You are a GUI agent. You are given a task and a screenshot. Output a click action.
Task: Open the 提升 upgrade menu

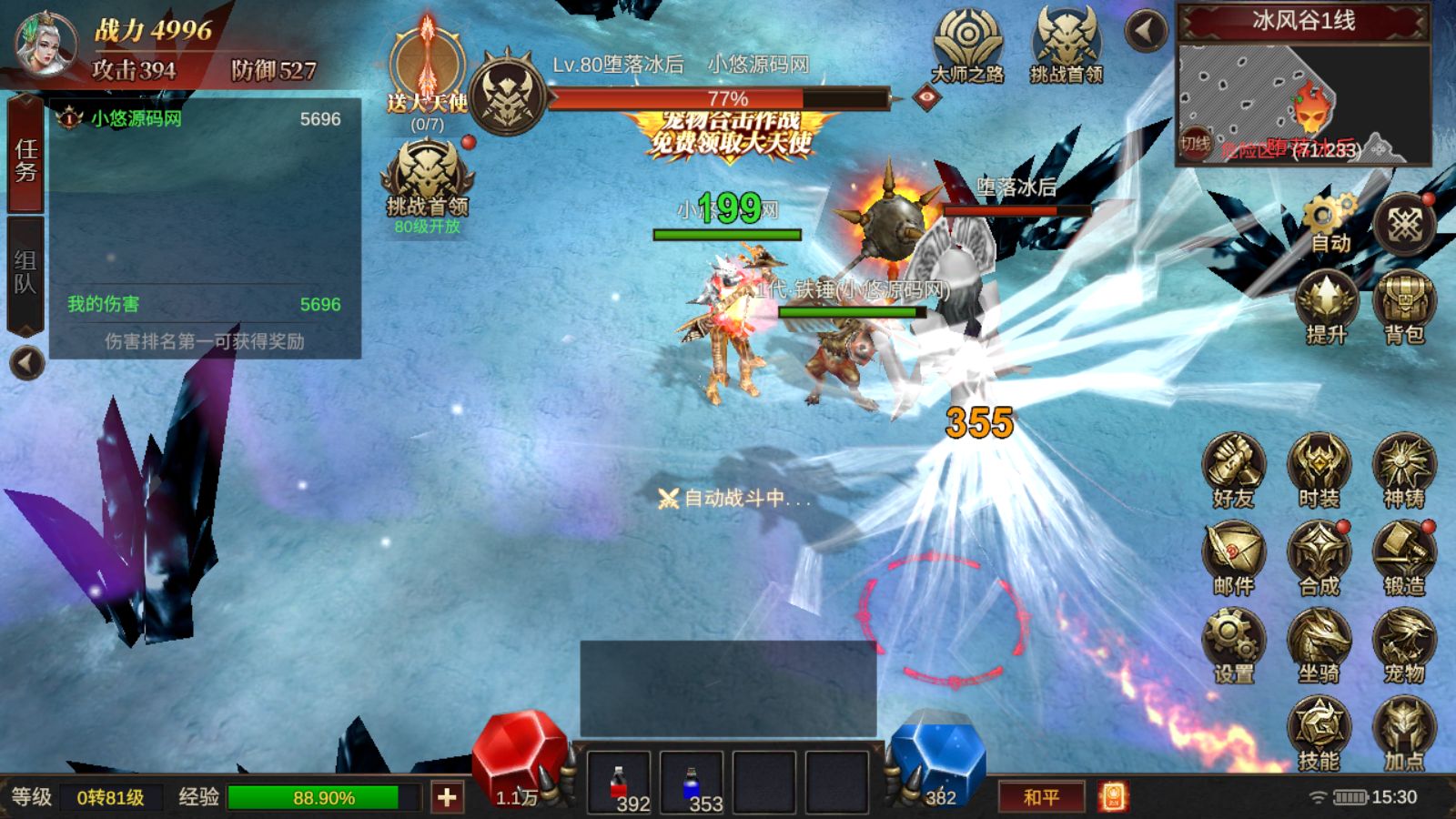[1326, 308]
